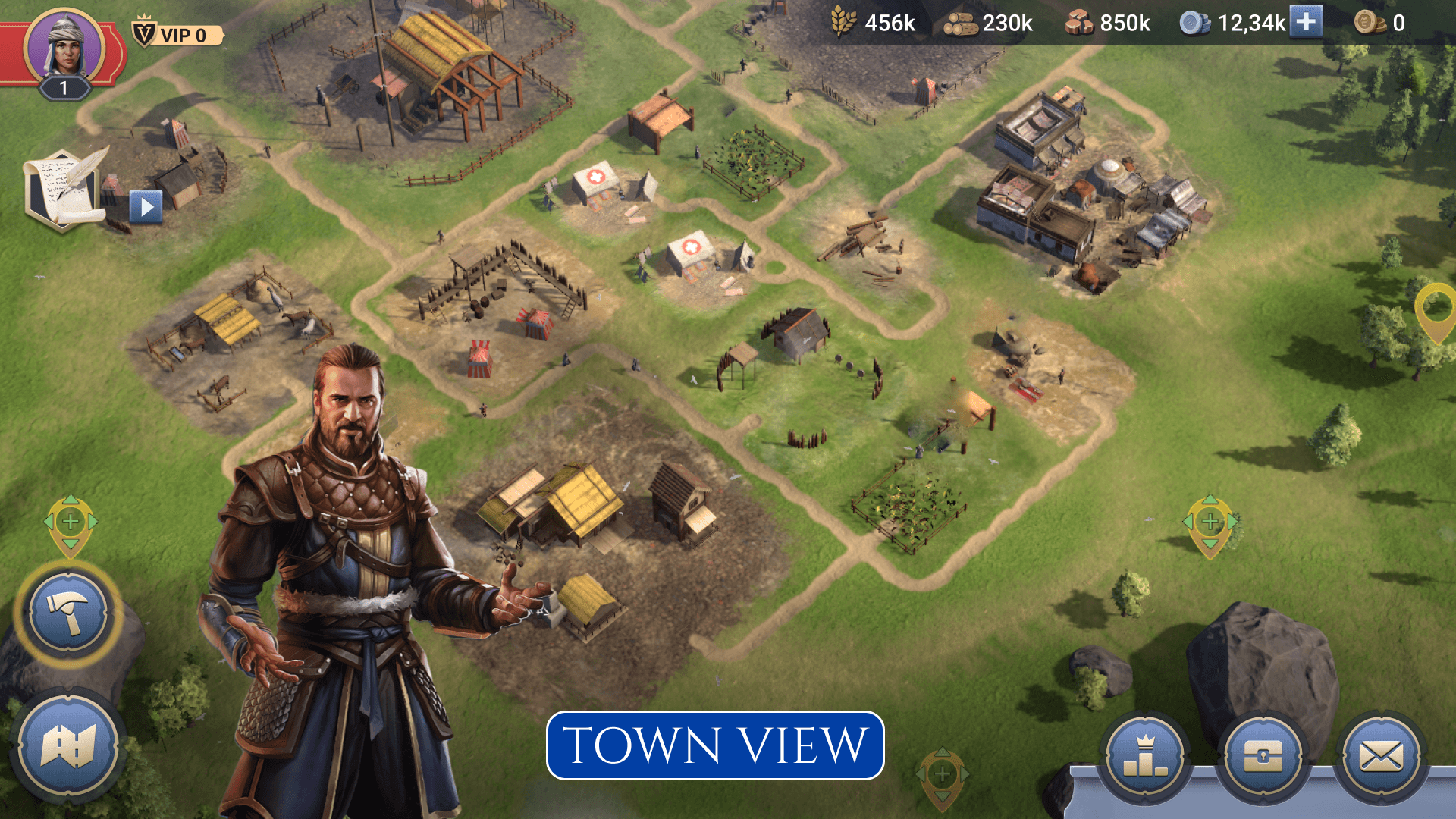
Task: Open the rankings leaderboard podium icon
Action: (x=1147, y=757)
